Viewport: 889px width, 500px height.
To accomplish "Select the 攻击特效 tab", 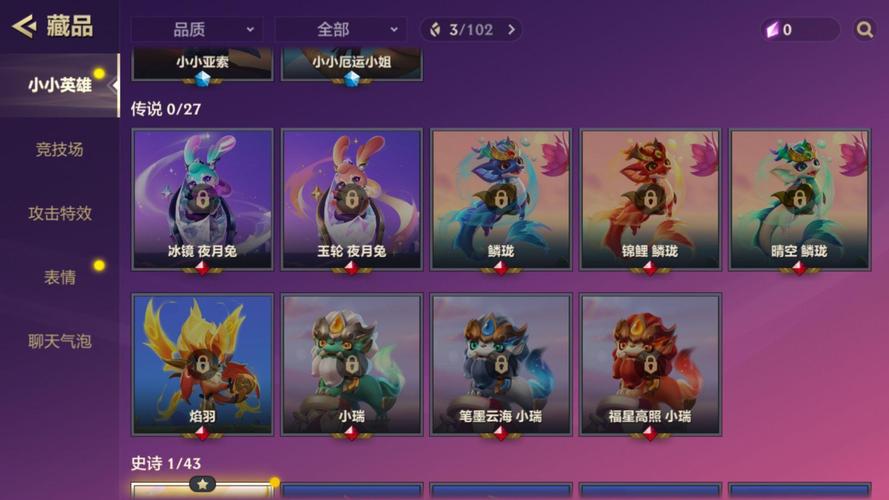I will click(60, 213).
